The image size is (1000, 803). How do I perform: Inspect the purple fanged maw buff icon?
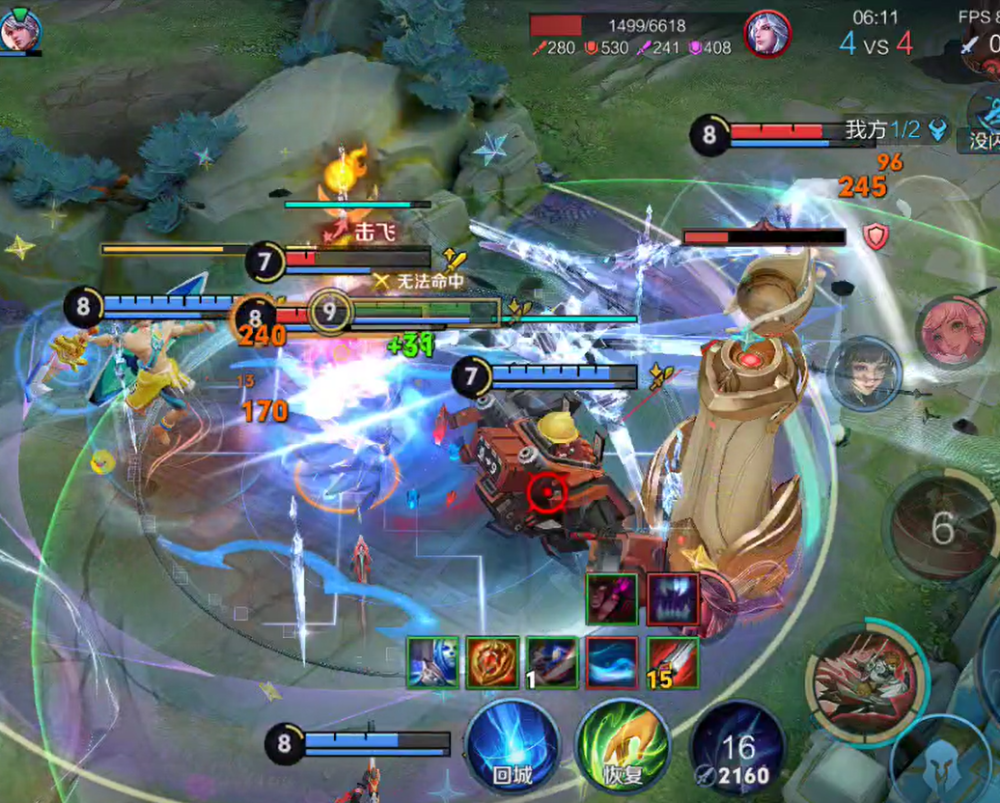(x=672, y=599)
